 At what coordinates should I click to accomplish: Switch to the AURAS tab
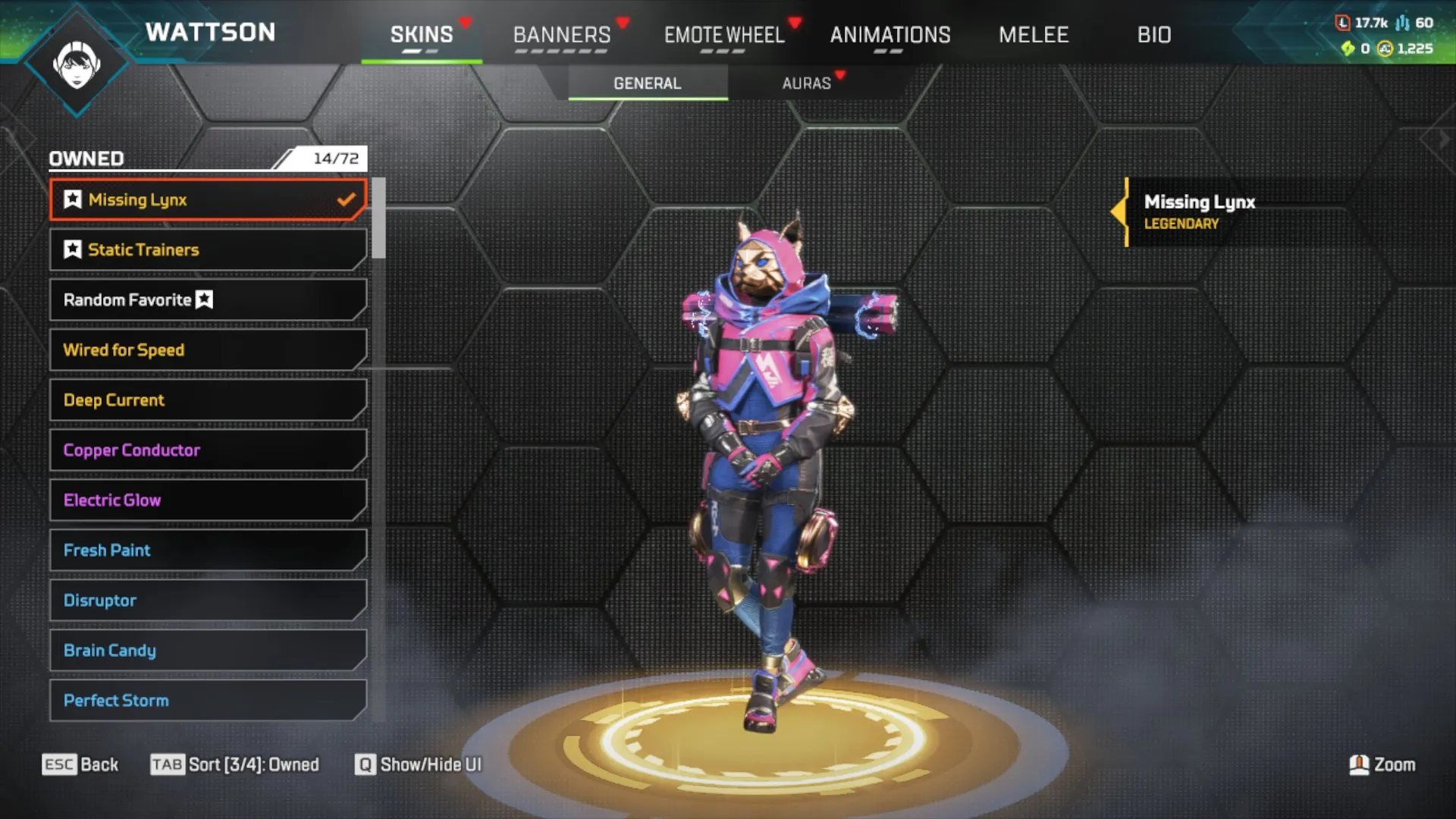(x=808, y=83)
